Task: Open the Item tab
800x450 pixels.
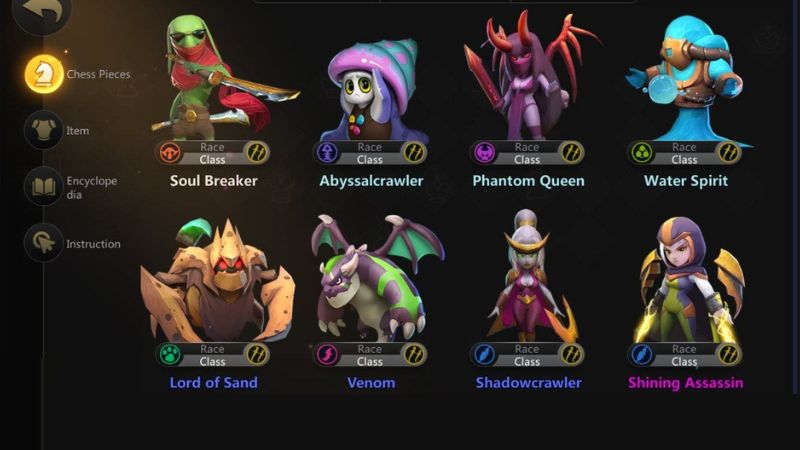Action: pyautogui.click(x=44, y=130)
